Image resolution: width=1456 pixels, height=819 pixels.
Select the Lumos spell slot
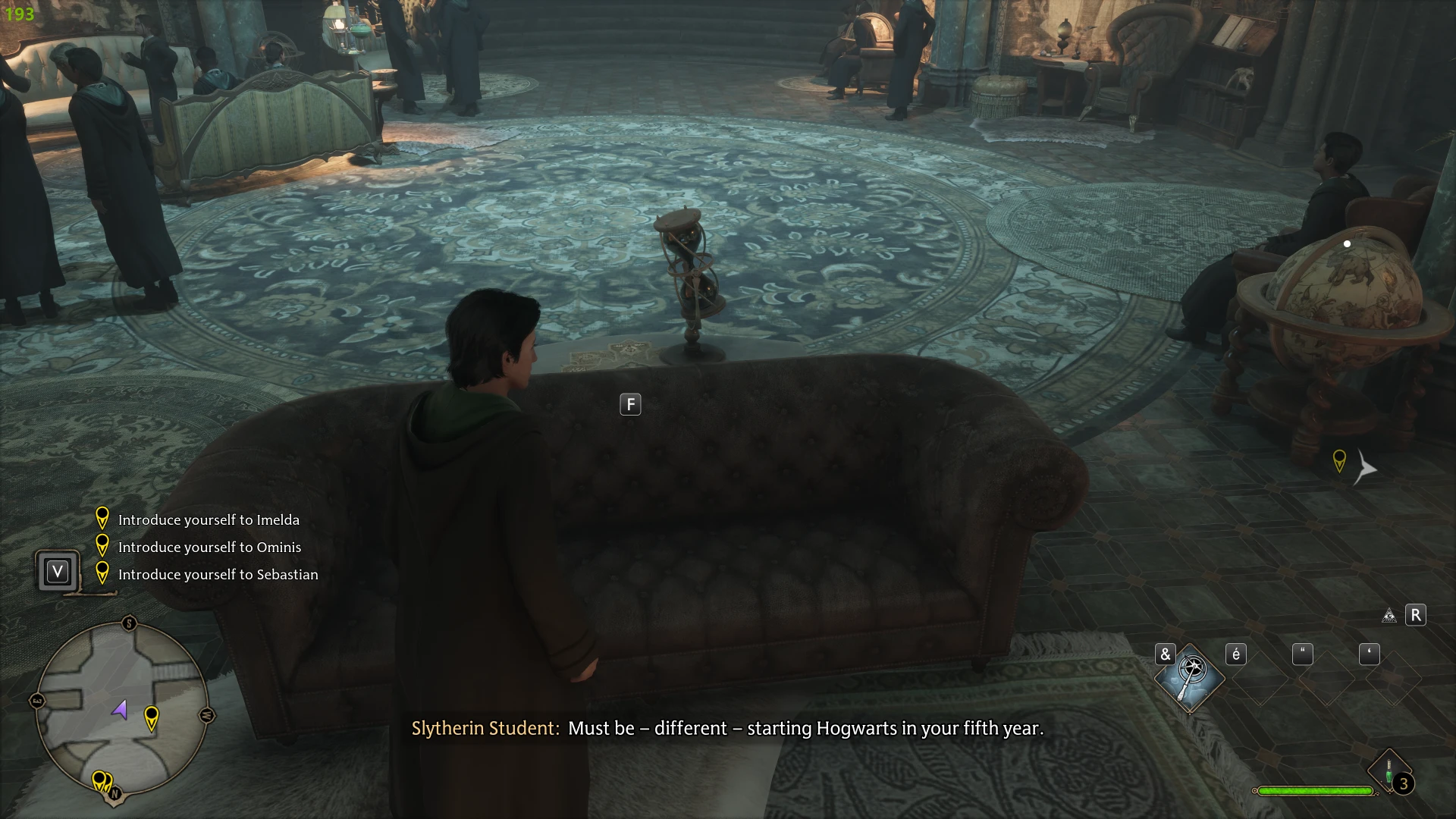[1189, 677]
